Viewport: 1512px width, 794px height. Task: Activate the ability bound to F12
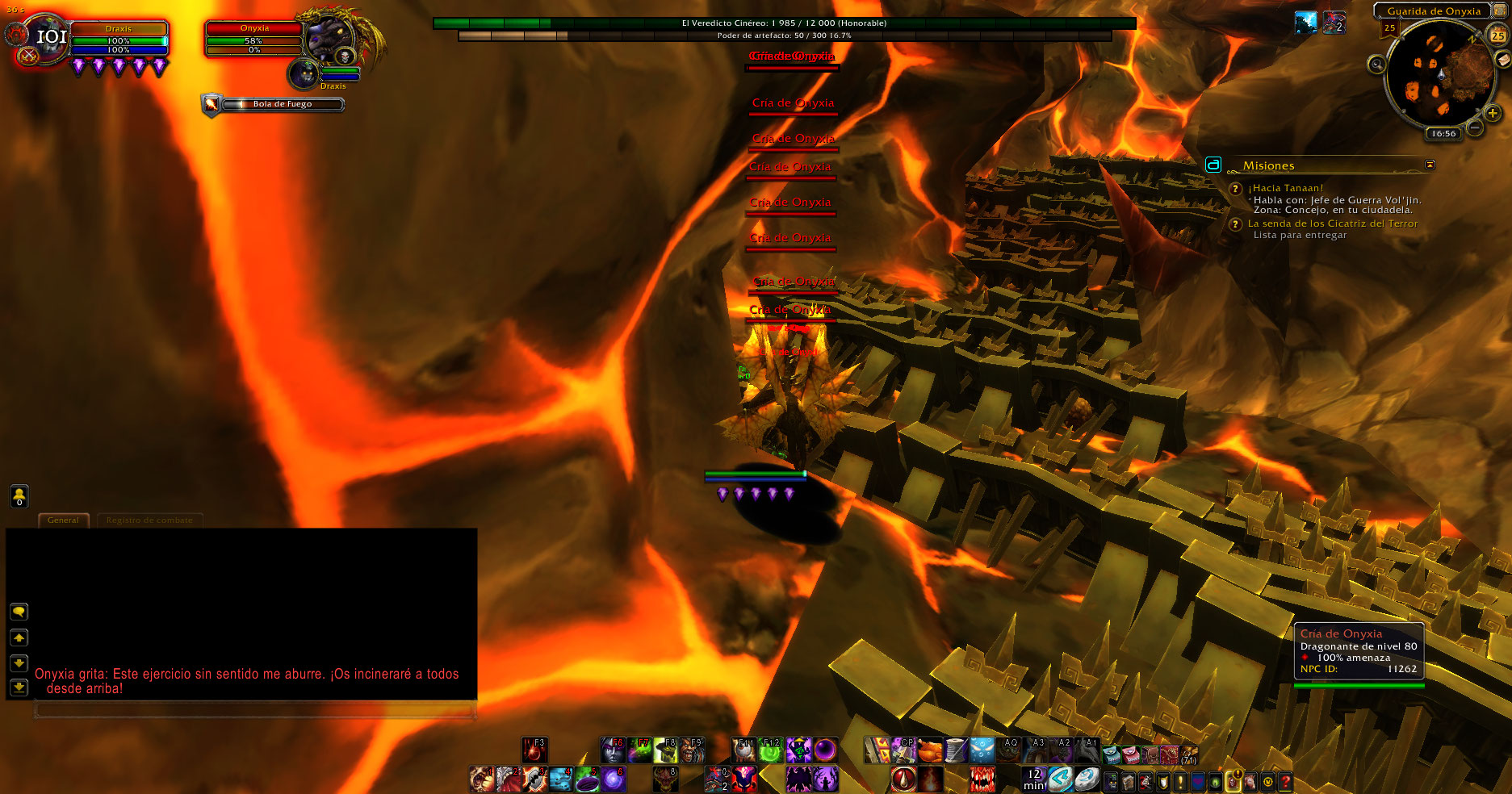click(770, 750)
